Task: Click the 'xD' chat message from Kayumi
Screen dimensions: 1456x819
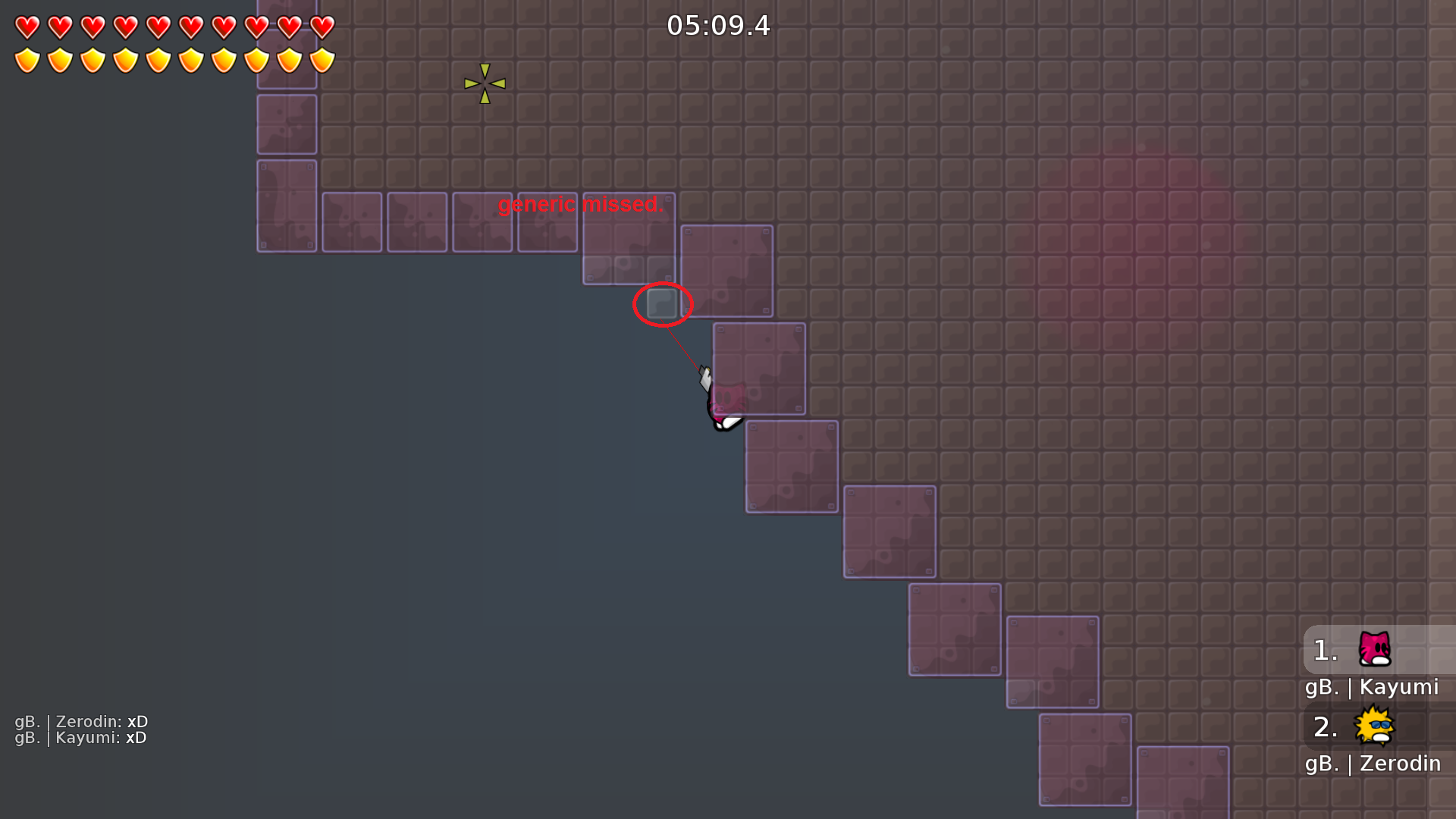Action: [x=137, y=737]
